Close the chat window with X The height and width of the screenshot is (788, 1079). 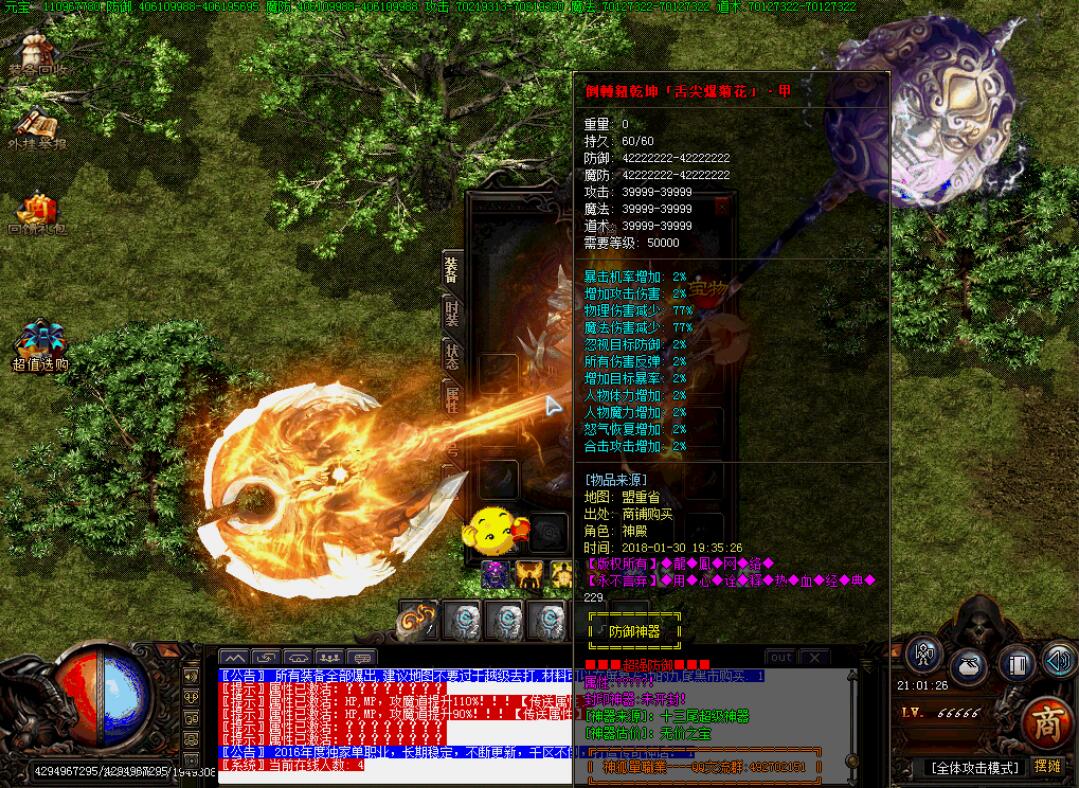814,657
